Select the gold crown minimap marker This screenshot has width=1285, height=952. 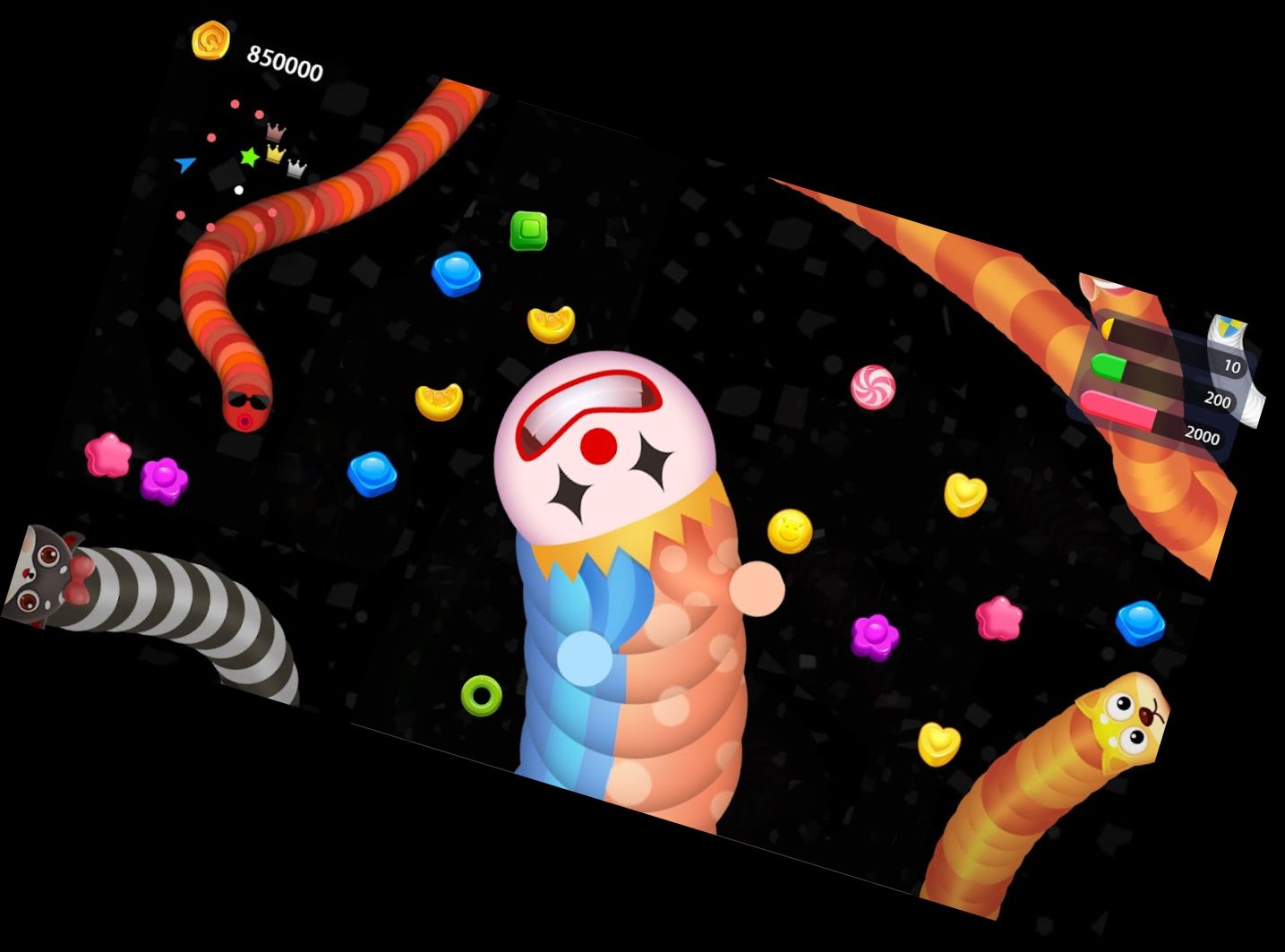(276, 153)
